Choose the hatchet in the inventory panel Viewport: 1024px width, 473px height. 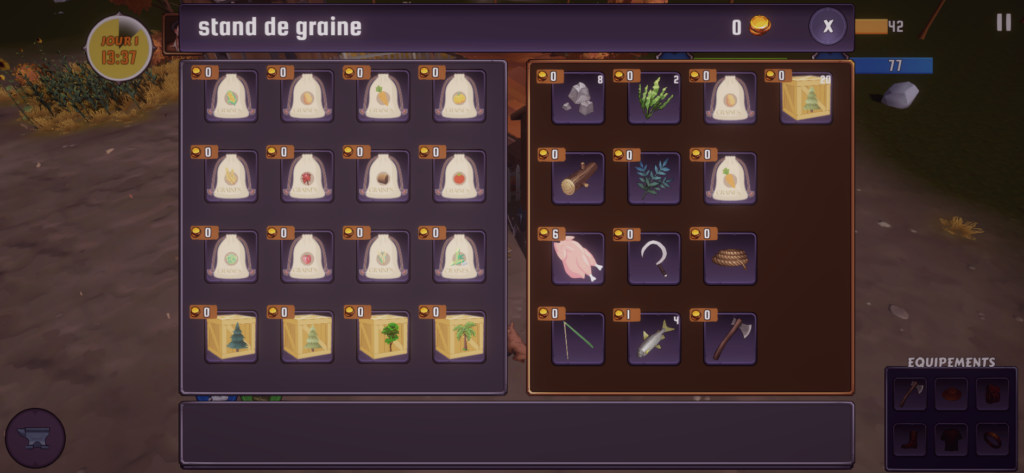click(x=730, y=339)
